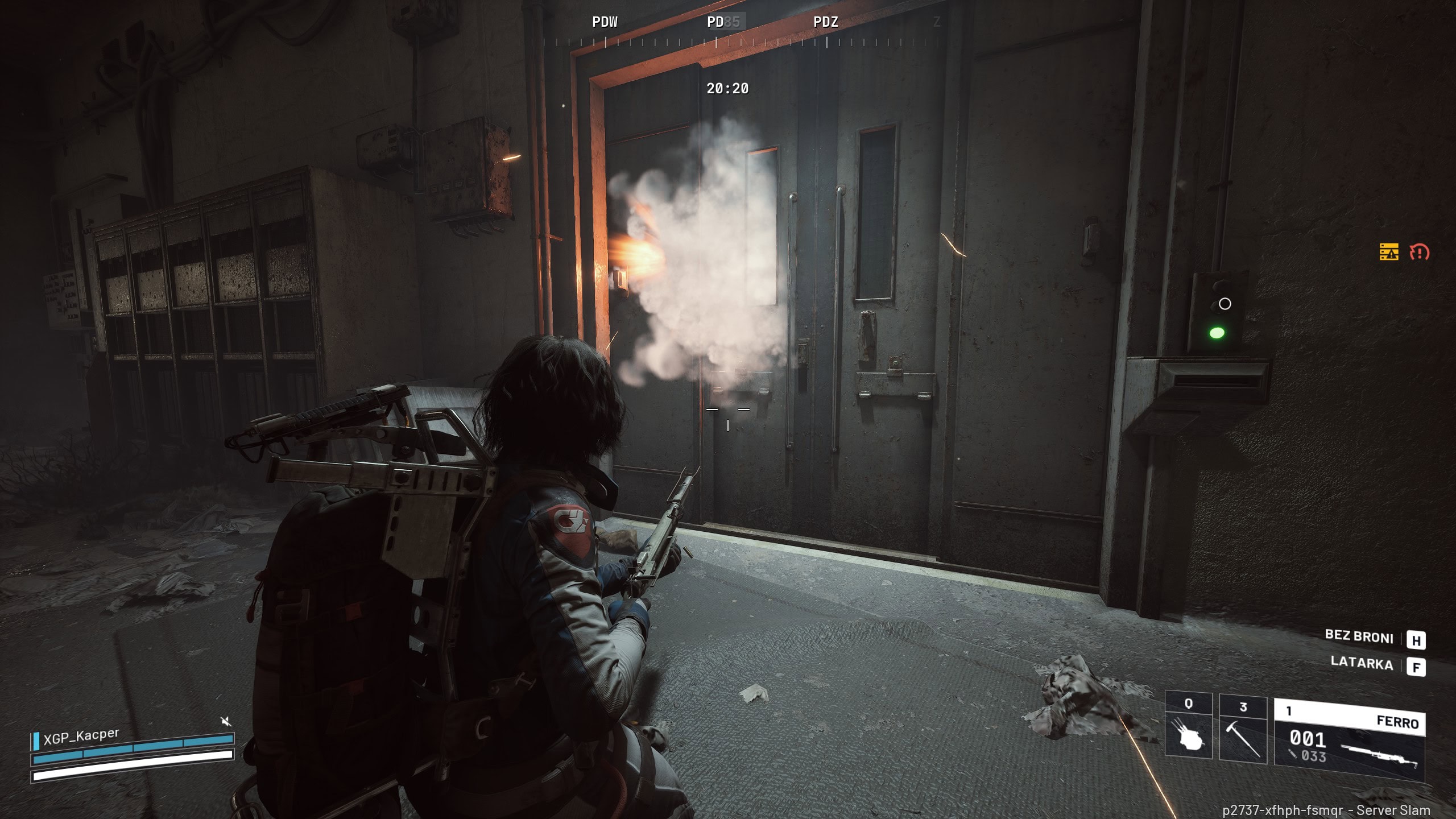The image size is (1456, 819).
Task: Click the muted speaker icon above the player bars
Action: tap(226, 722)
